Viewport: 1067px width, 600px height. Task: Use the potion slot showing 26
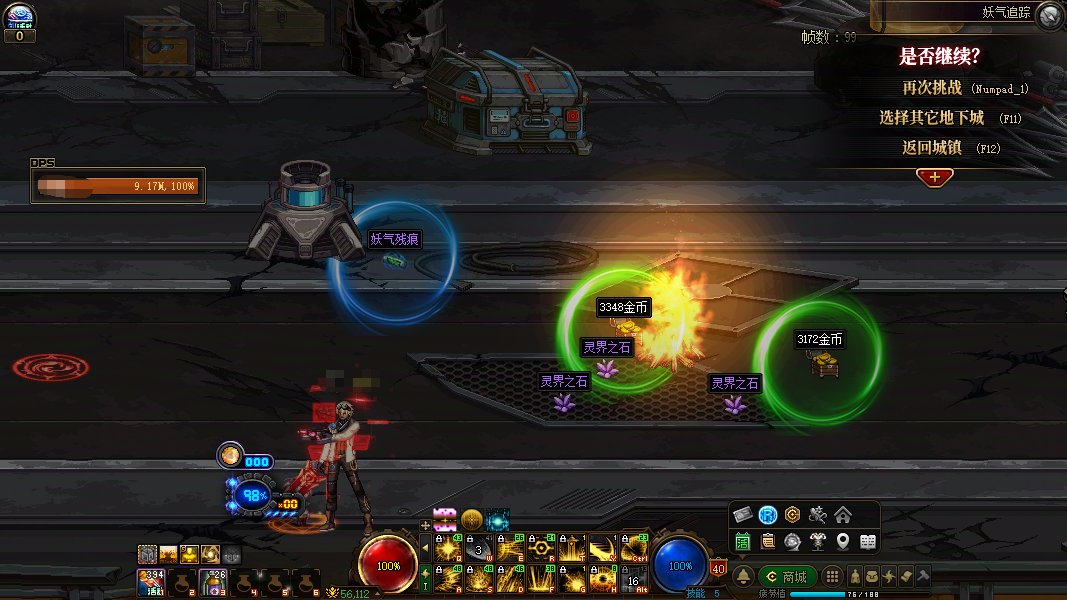(x=213, y=581)
